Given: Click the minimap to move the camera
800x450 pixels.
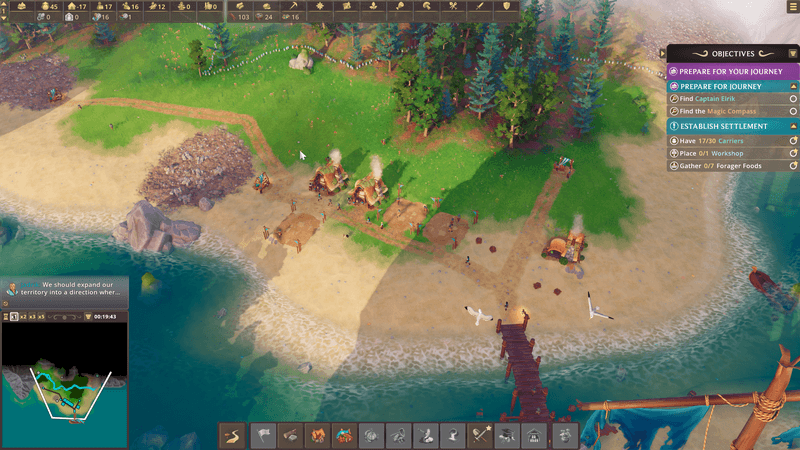Looking at the screenshot, I should coord(65,375).
